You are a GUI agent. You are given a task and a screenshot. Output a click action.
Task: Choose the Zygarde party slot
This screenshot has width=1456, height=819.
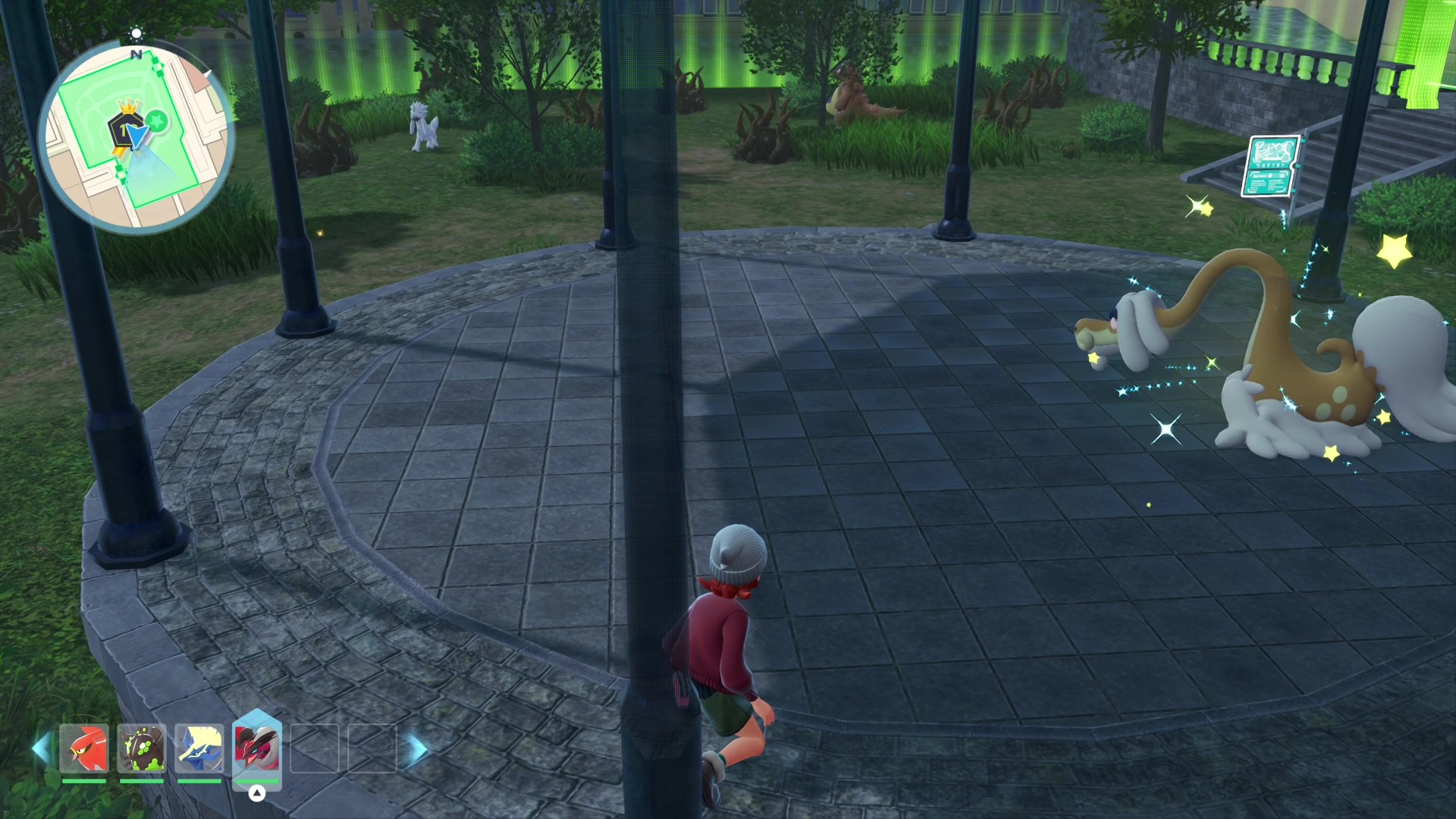pos(142,748)
